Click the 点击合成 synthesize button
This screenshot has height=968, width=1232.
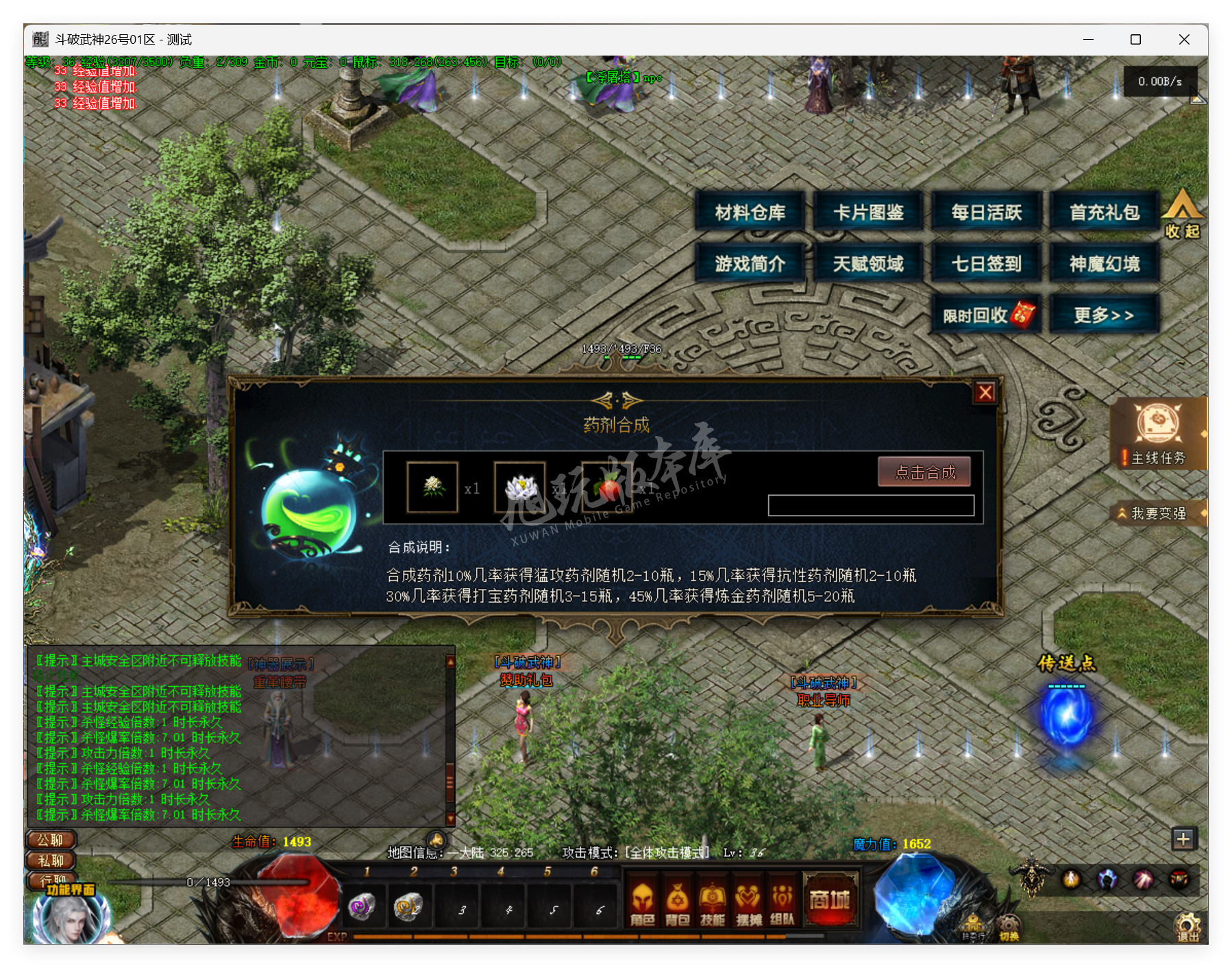[x=925, y=473]
